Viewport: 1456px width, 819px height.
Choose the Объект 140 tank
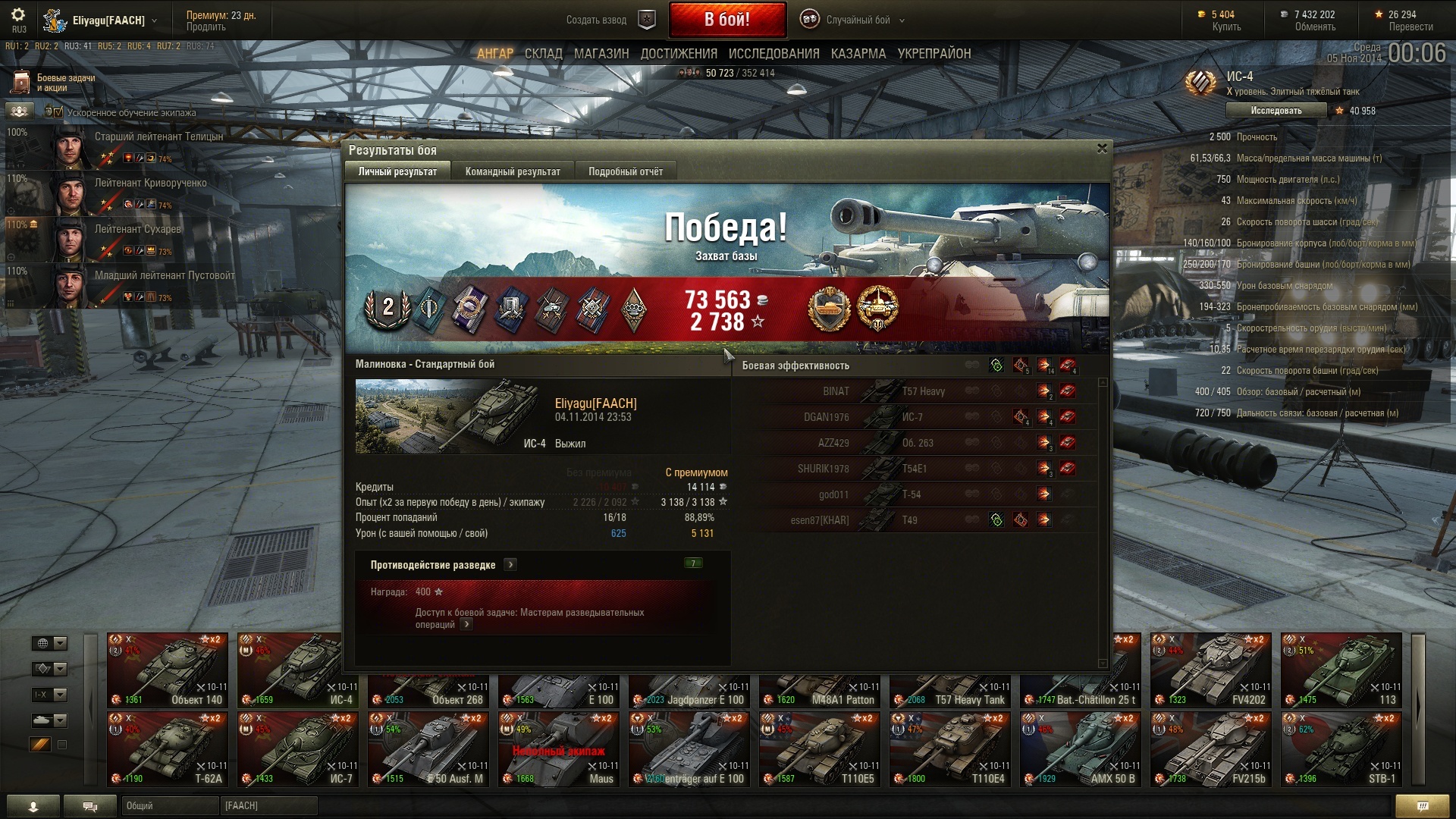(168, 670)
